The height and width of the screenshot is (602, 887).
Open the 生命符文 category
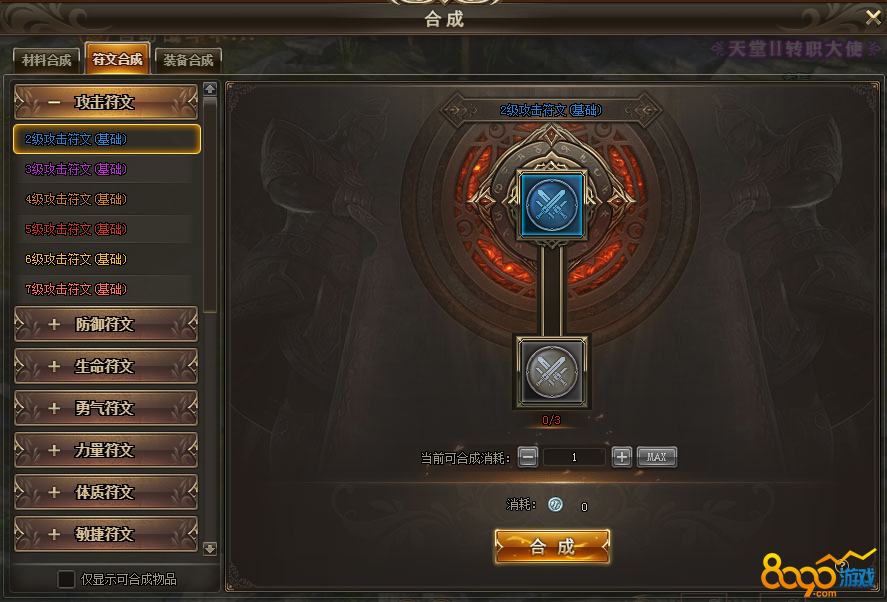[x=105, y=366]
